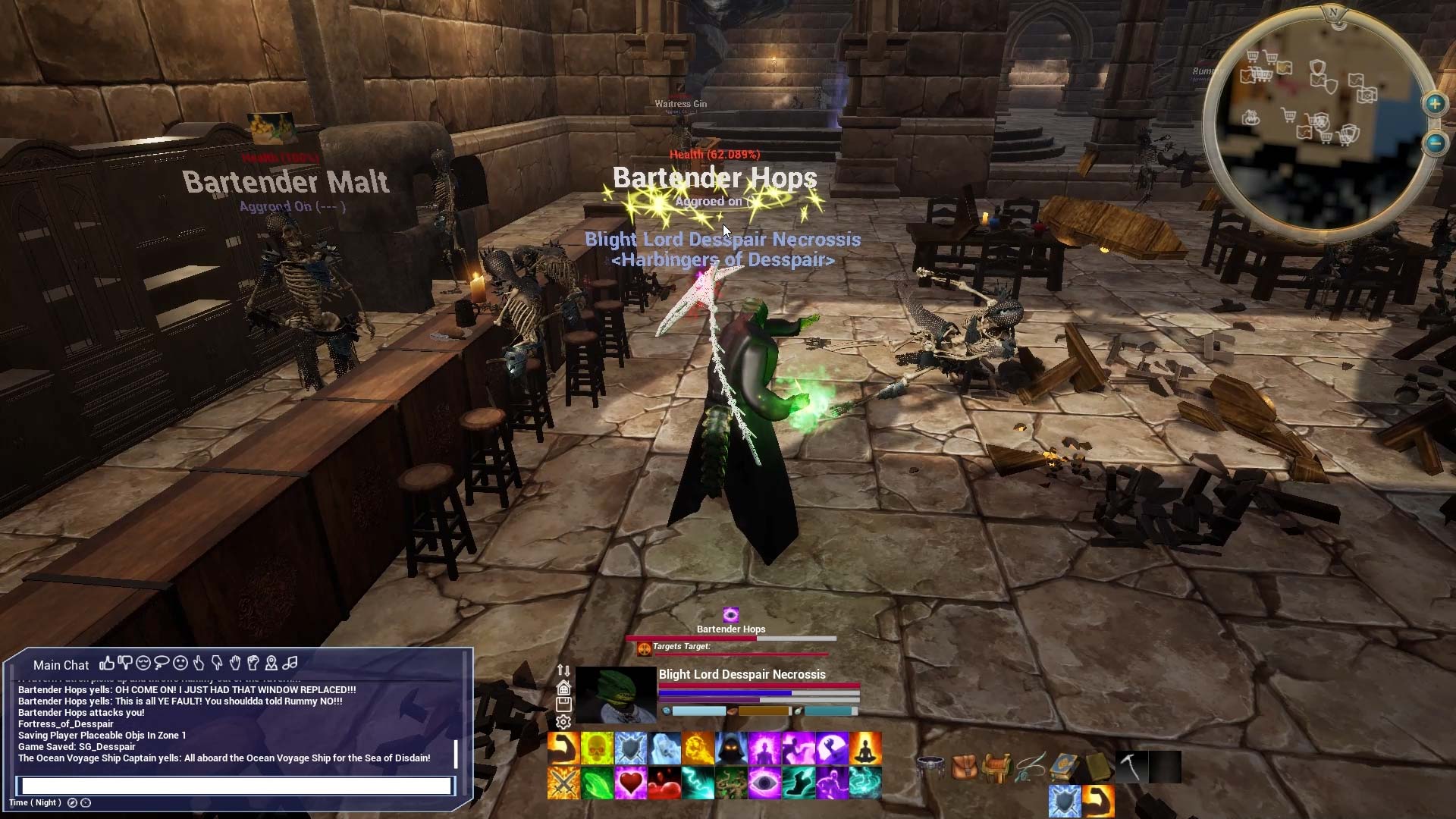The width and height of the screenshot is (1456, 819).
Task: Zoom in the minimap with plus button
Action: point(1435,104)
